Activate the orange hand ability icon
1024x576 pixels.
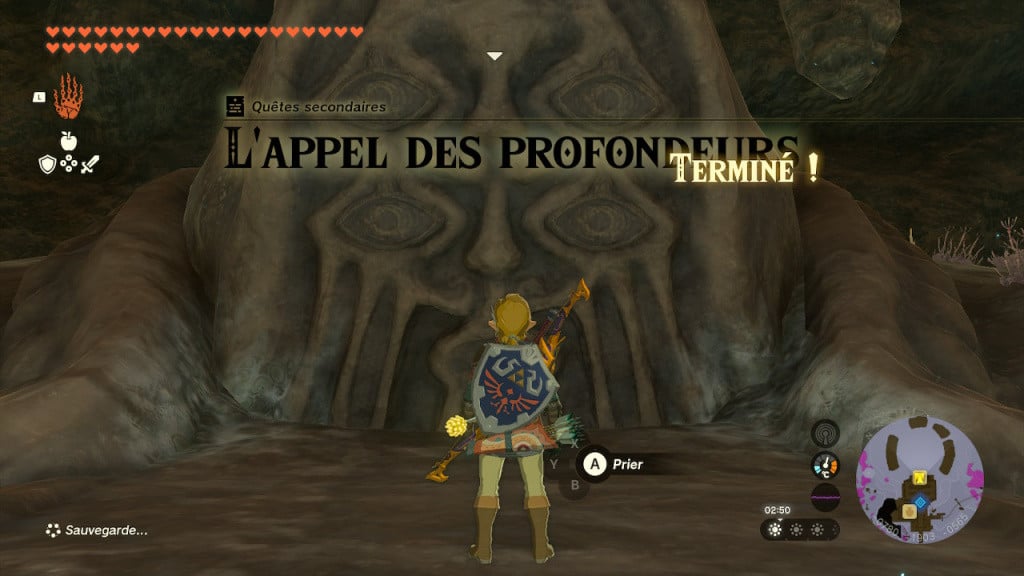(x=68, y=95)
